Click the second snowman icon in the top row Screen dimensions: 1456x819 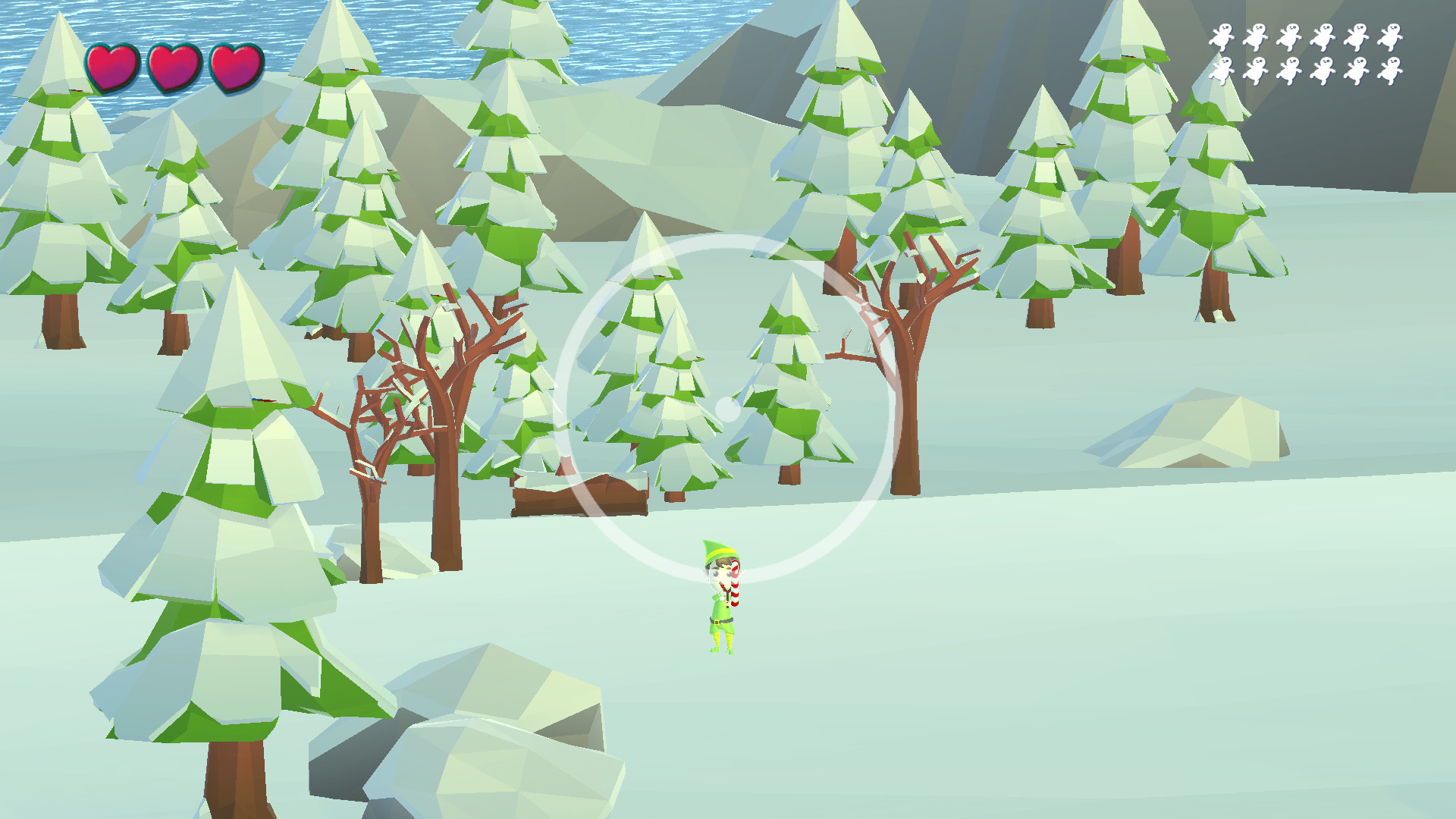pyautogui.click(x=1257, y=38)
